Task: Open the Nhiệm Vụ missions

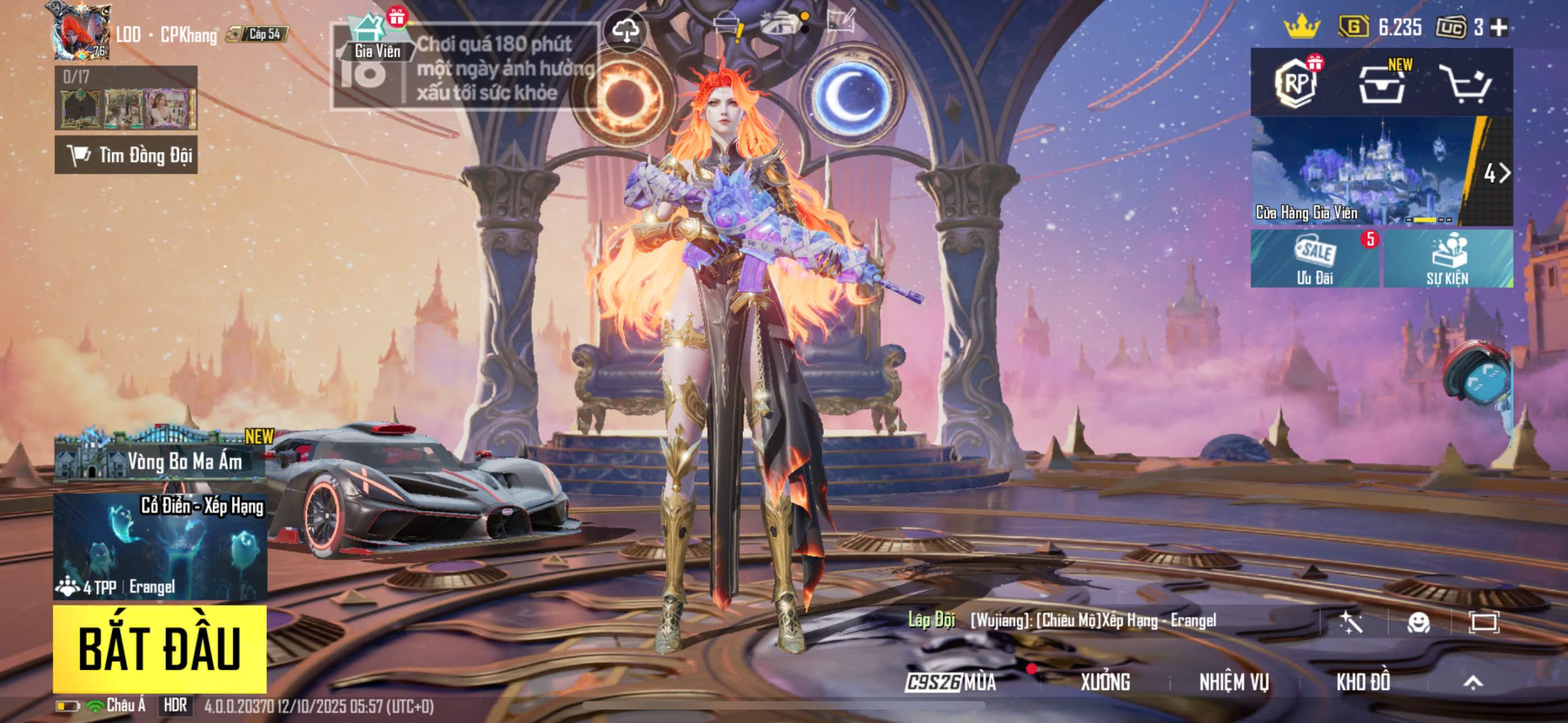Action: click(1234, 681)
